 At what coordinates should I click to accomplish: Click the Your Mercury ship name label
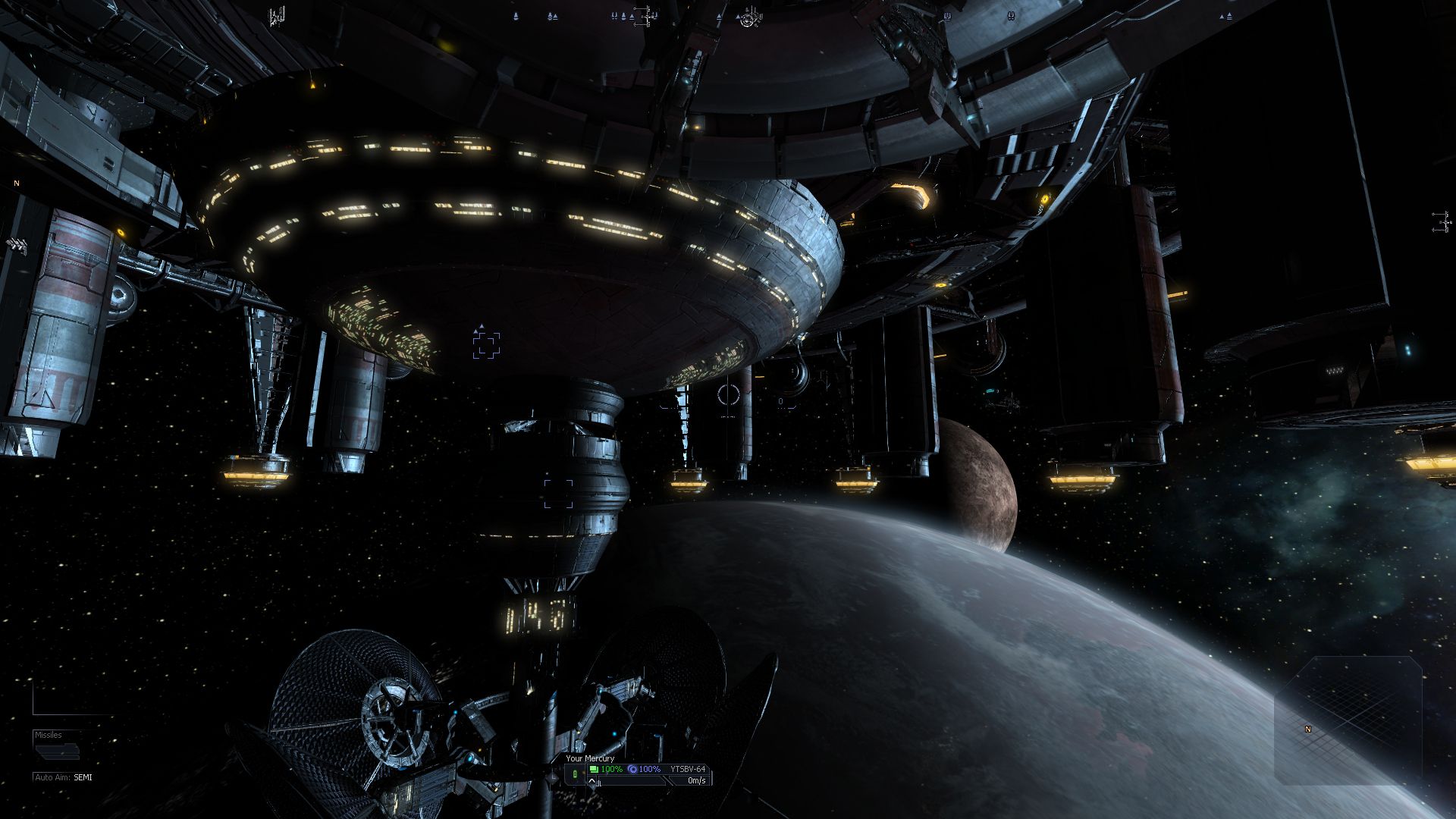(x=590, y=758)
